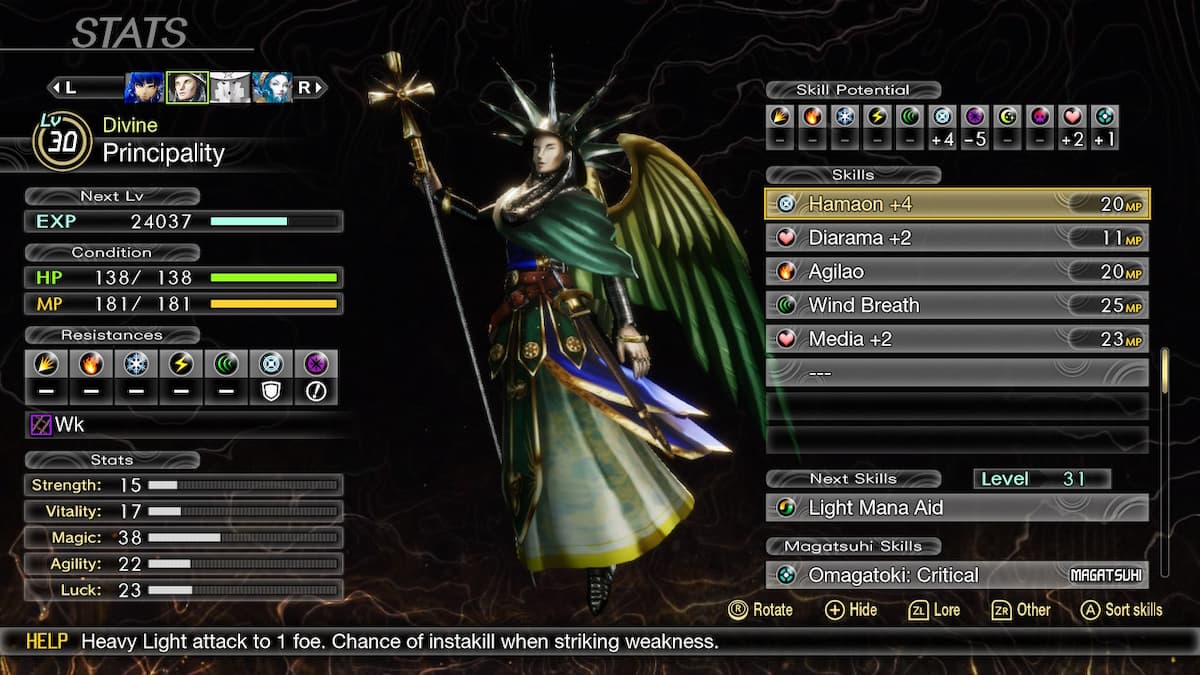Highlight the Wind Breath skill
This screenshot has height=675, width=1200.
956,305
